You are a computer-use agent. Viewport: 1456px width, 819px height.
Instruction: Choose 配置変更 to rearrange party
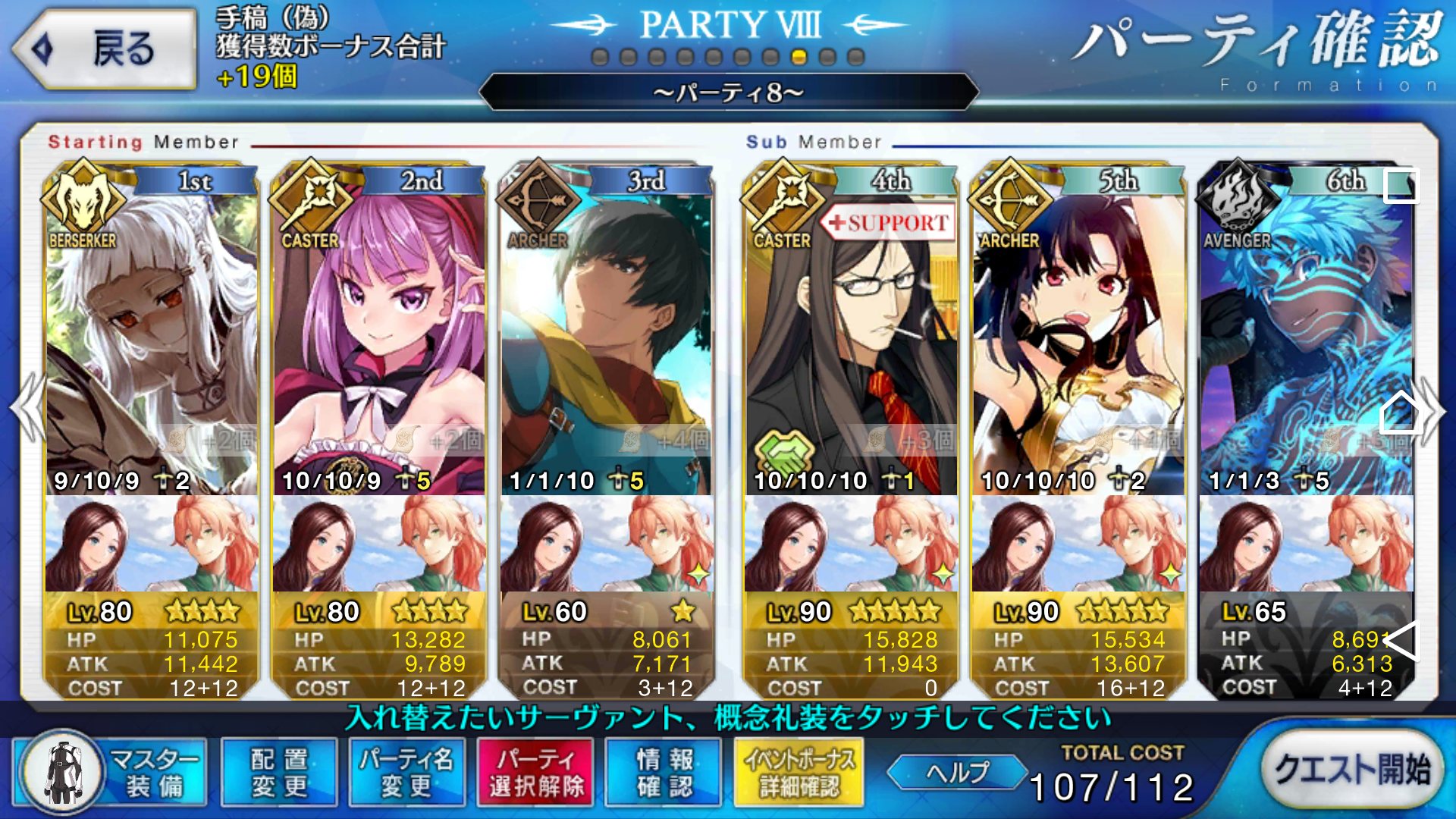coord(279,772)
